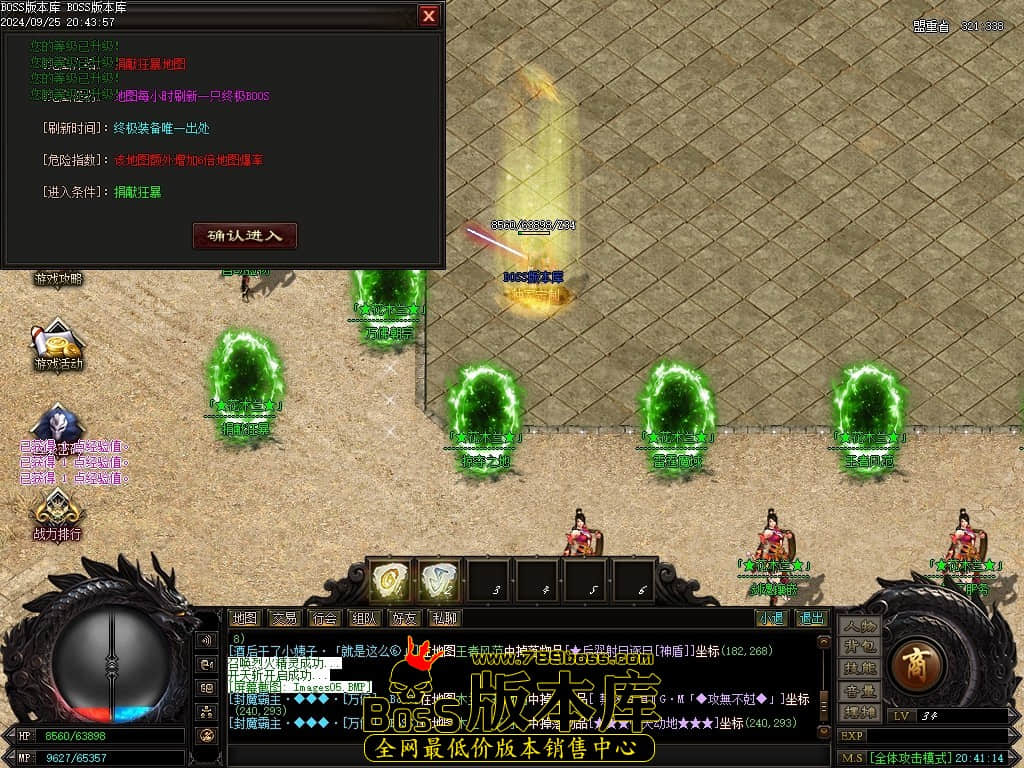Screen dimensions: 1024x768
Task: Use the gold scroll in hotbar slot one
Action: (x=390, y=581)
